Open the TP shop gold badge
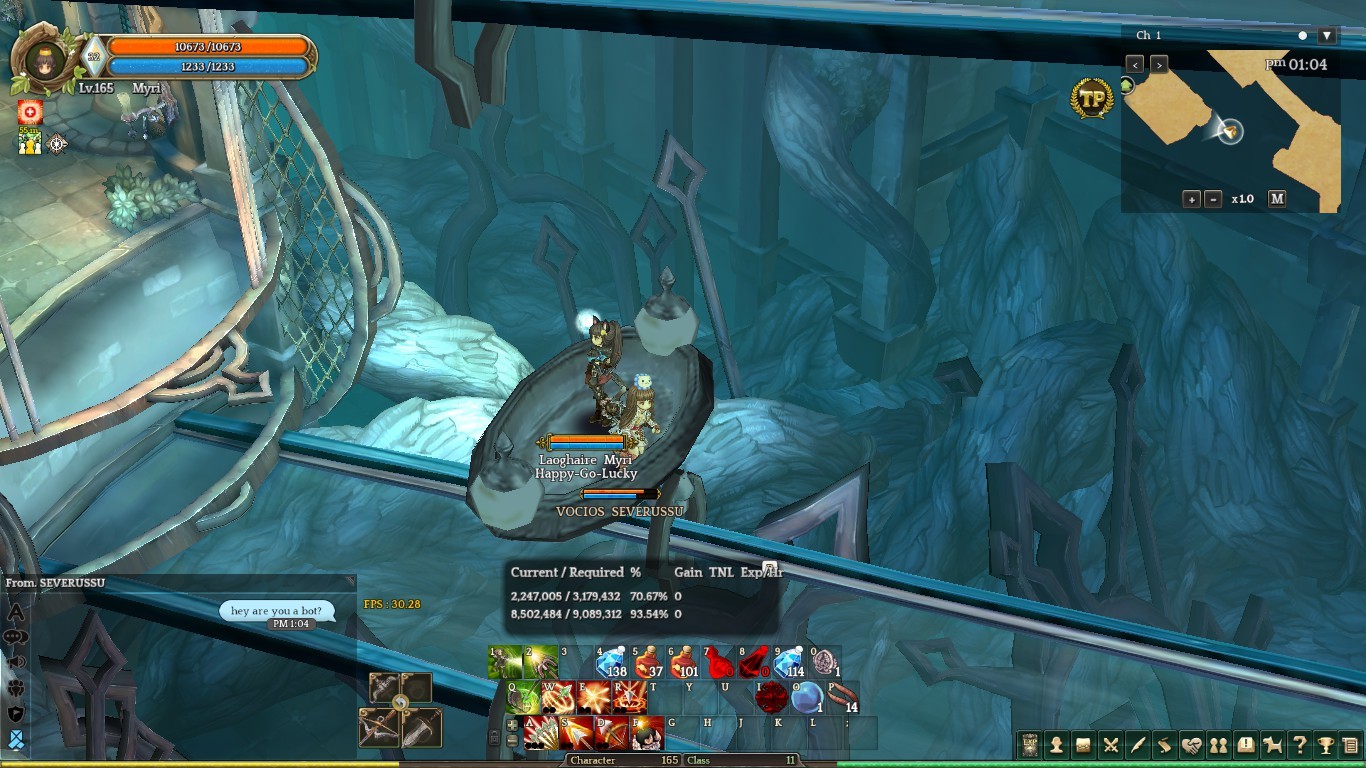This screenshot has width=1366, height=768. [x=1092, y=99]
